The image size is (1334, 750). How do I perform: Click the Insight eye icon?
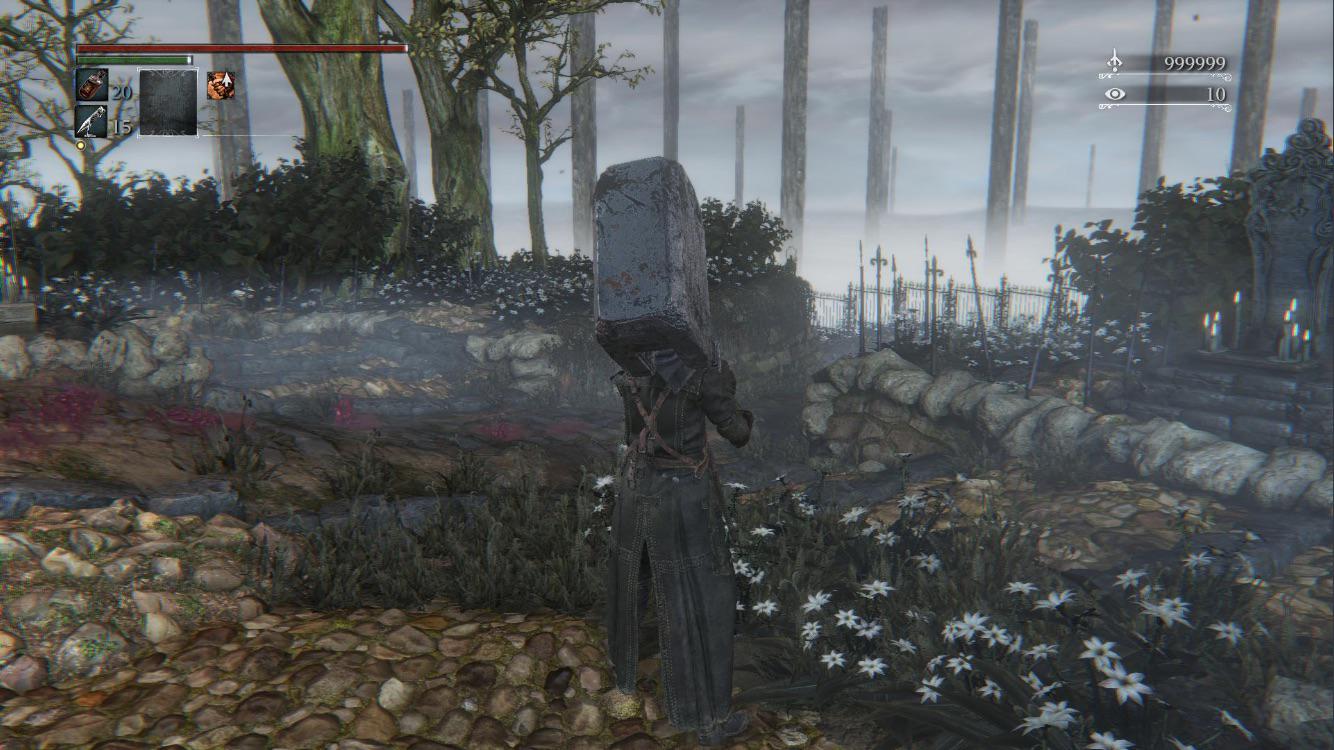(x=1113, y=93)
